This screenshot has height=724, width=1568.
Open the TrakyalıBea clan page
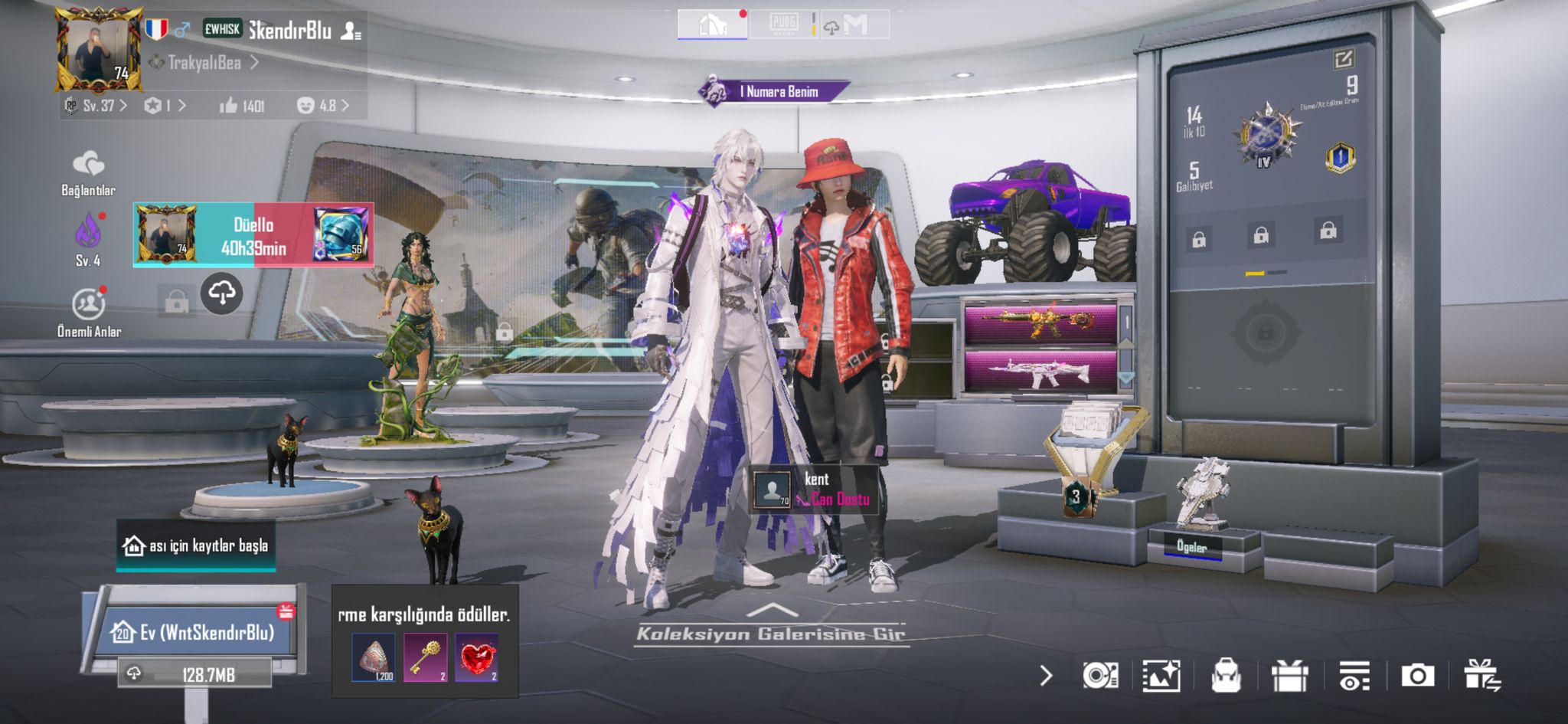[x=204, y=63]
